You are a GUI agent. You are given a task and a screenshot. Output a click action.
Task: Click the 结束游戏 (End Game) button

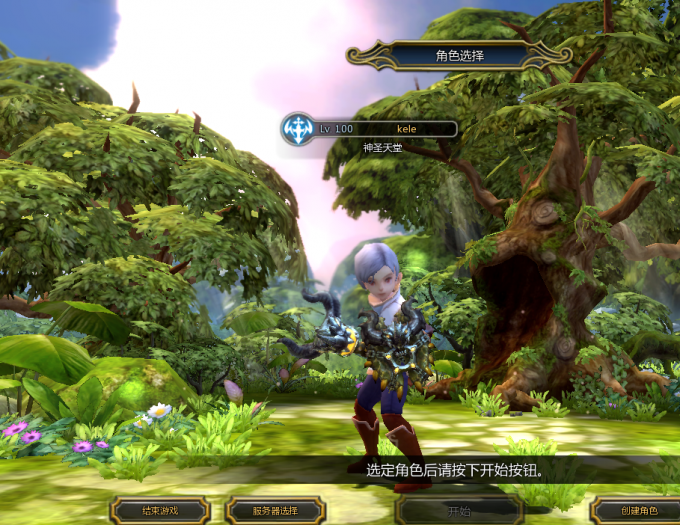(160, 511)
